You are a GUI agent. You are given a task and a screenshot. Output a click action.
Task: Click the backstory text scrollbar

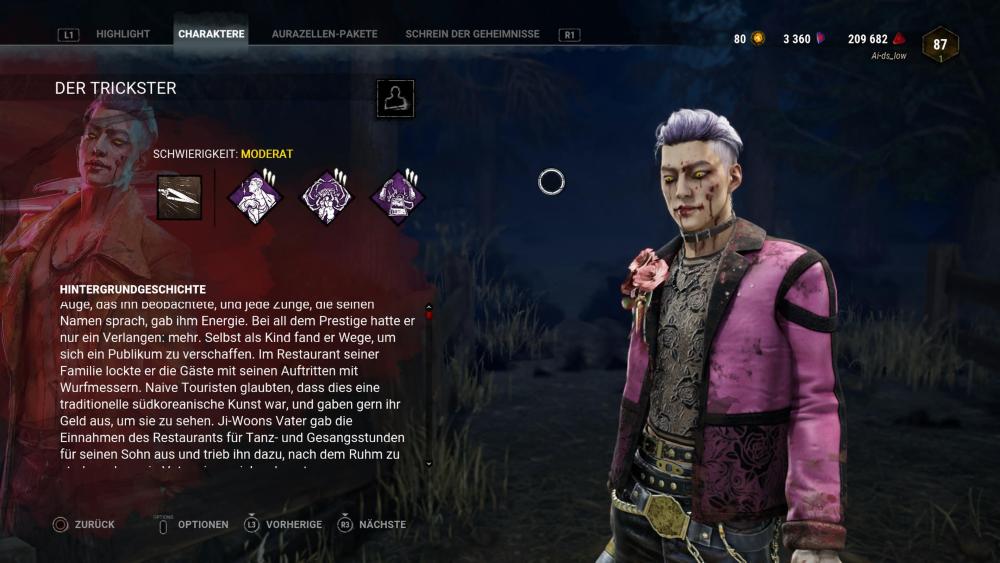[429, 385]
